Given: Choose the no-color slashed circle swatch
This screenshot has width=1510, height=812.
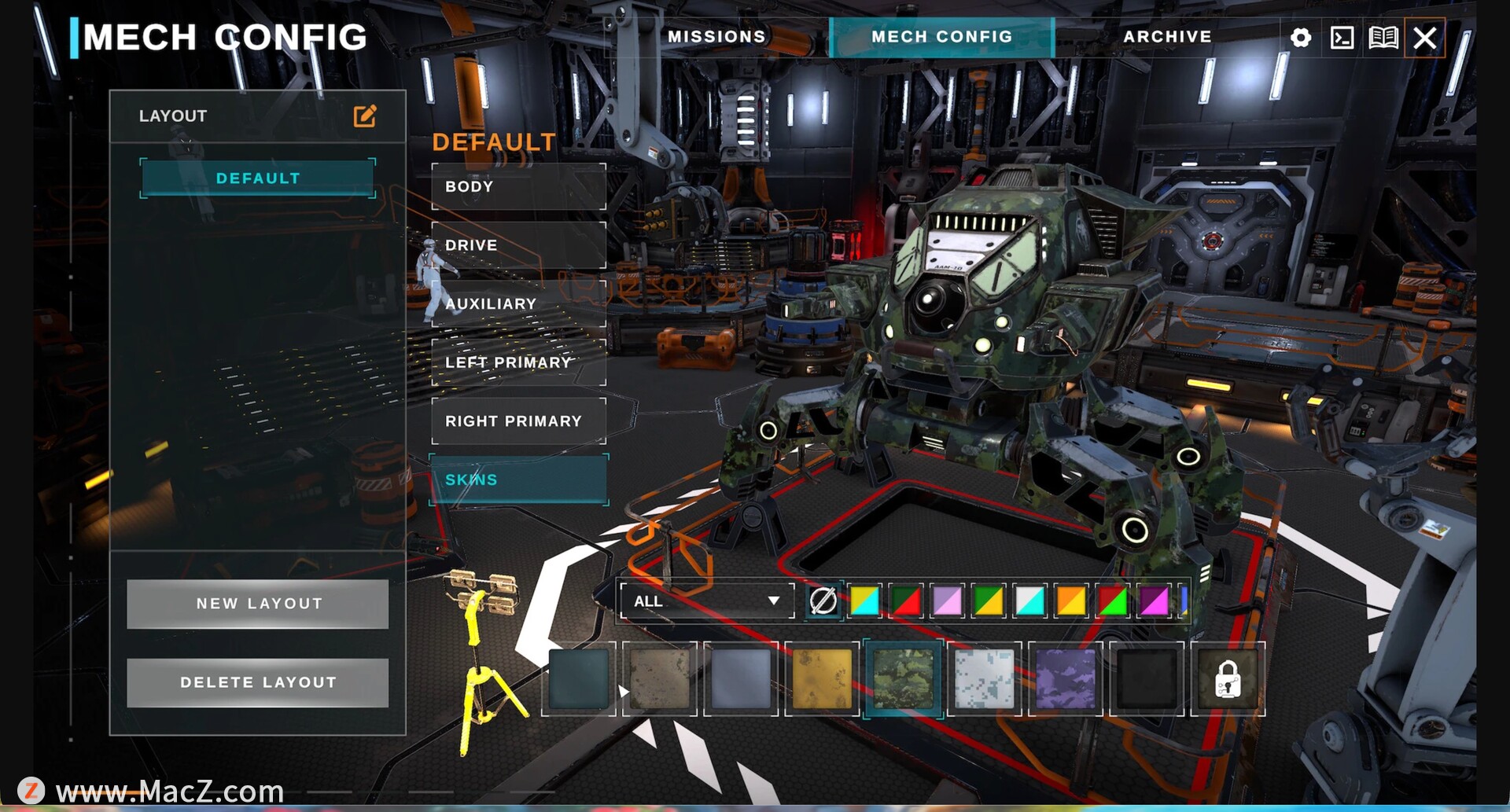Looking at the screenshot, I should point(823,601).
